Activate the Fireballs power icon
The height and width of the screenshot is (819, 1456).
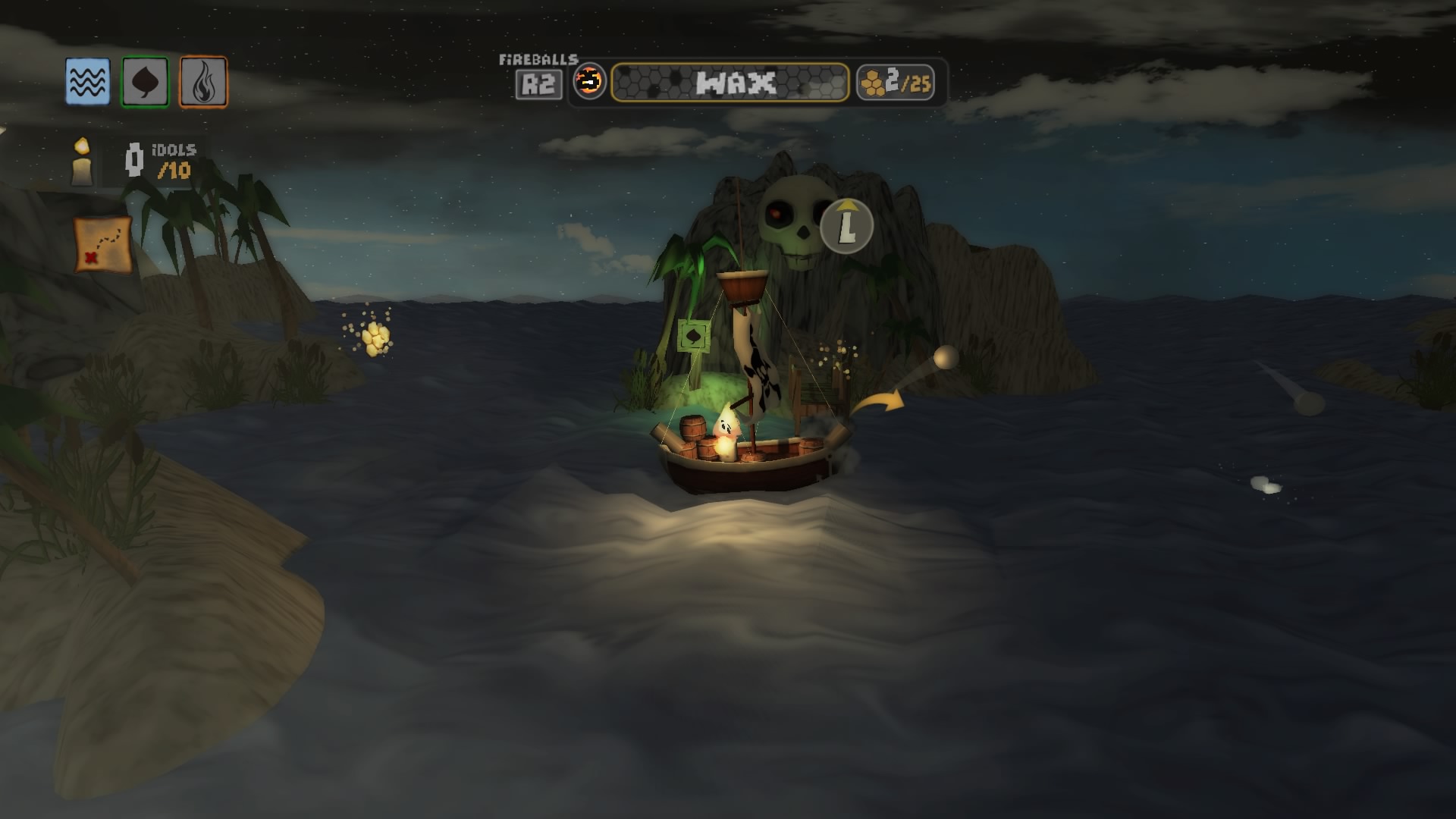[589, 82]
